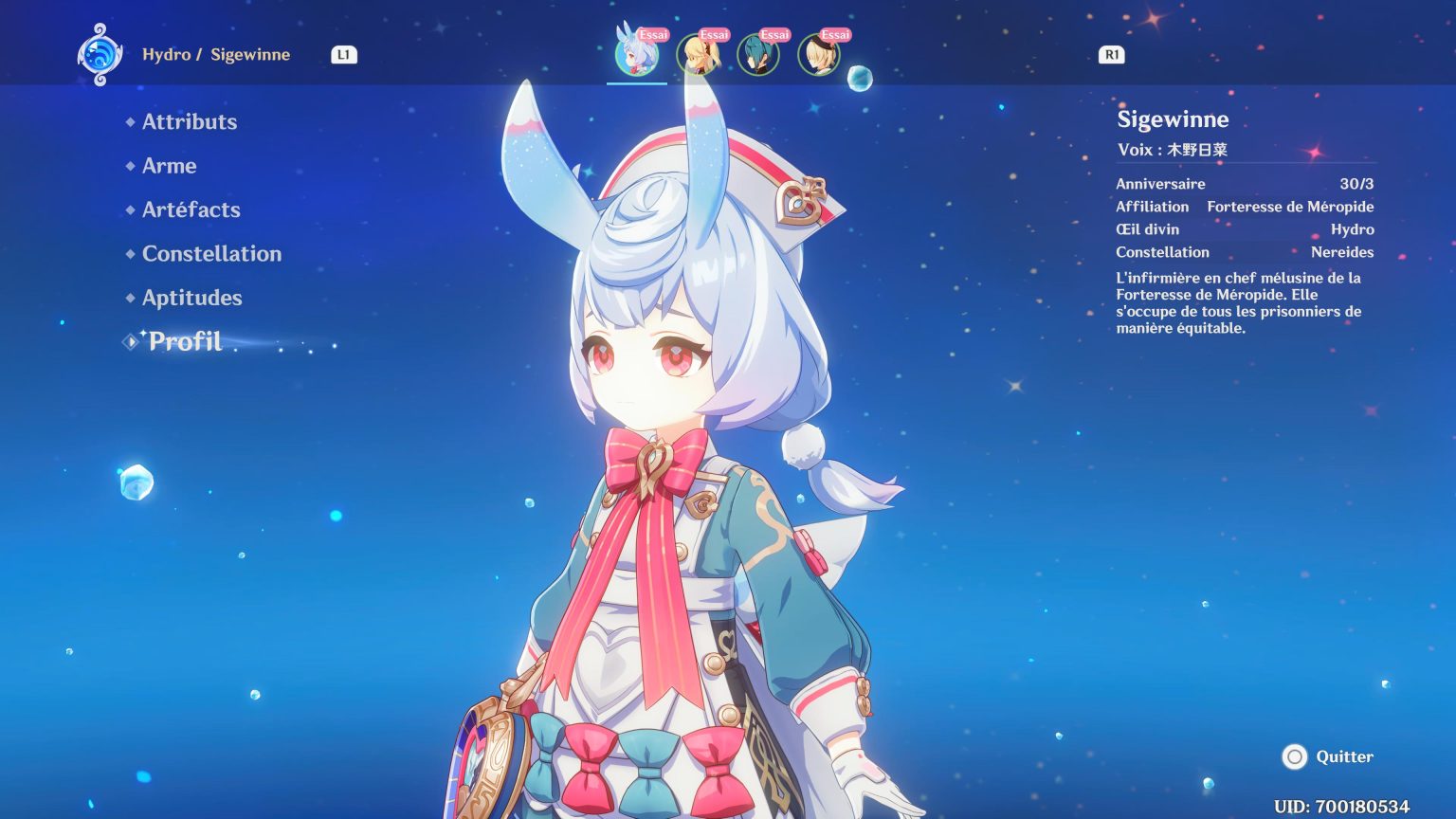Toggle the diamond marker next to Profil
Image resolution: width=1456 pixels, height=819 pixels.
tap(130, 340)
